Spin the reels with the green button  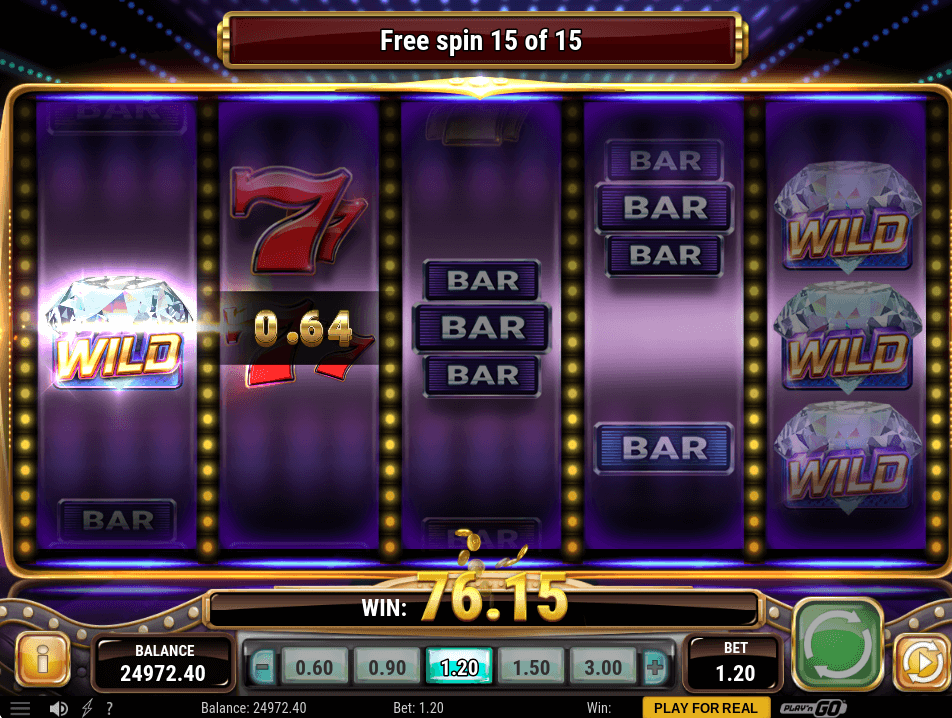(837, 643)
